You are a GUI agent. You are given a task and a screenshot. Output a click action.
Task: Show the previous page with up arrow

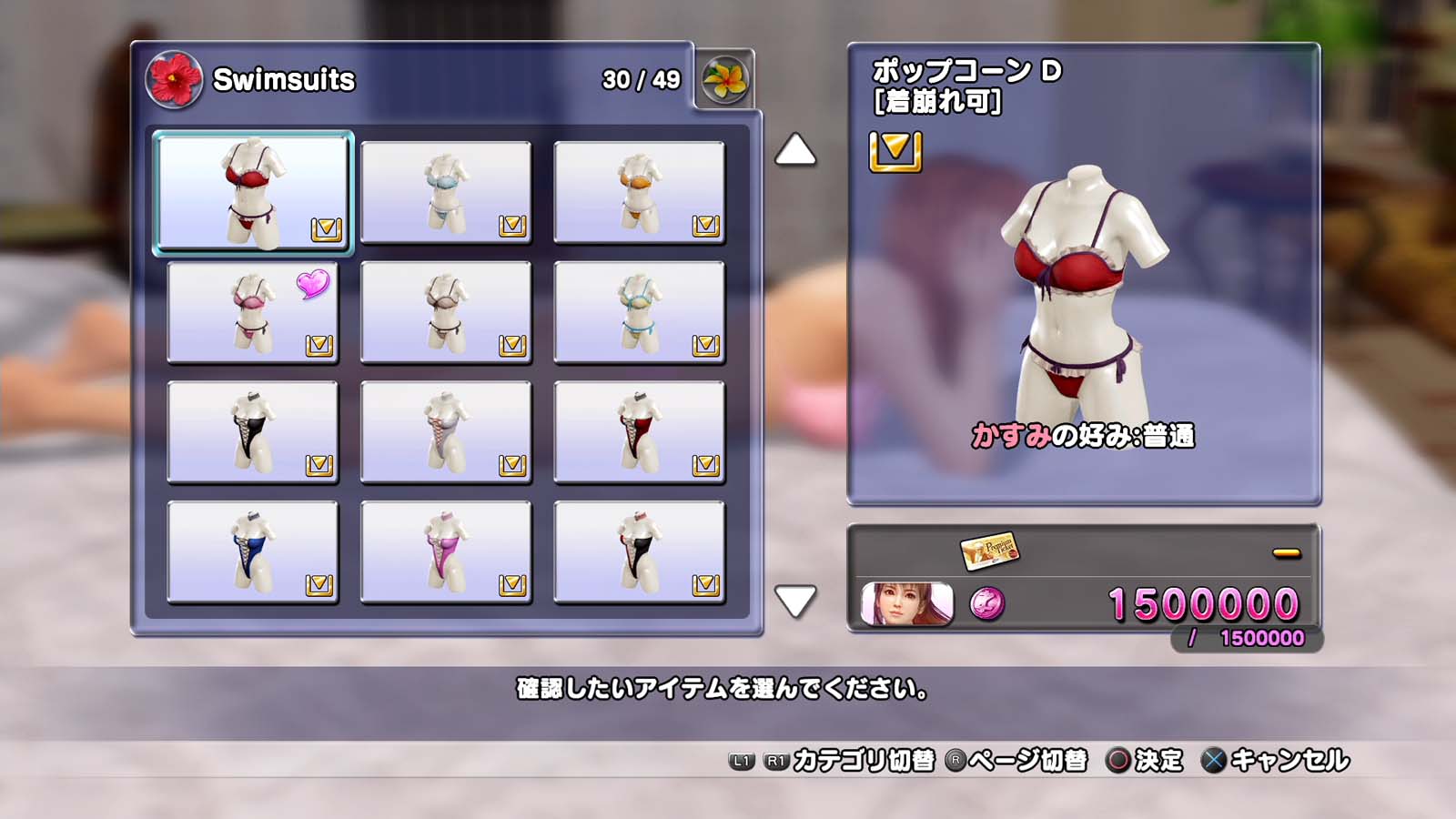[795, 150]
